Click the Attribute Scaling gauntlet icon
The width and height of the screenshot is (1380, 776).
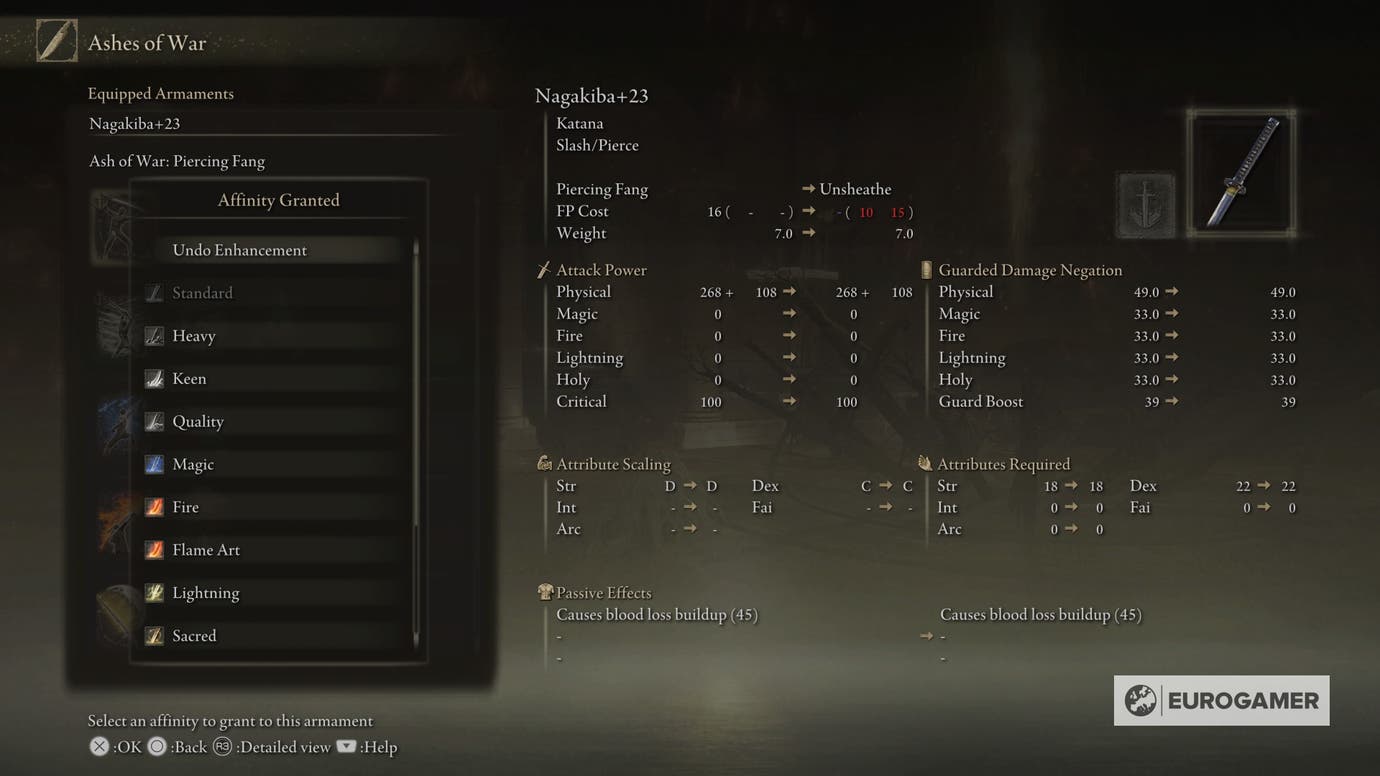[x=545, y=462]
